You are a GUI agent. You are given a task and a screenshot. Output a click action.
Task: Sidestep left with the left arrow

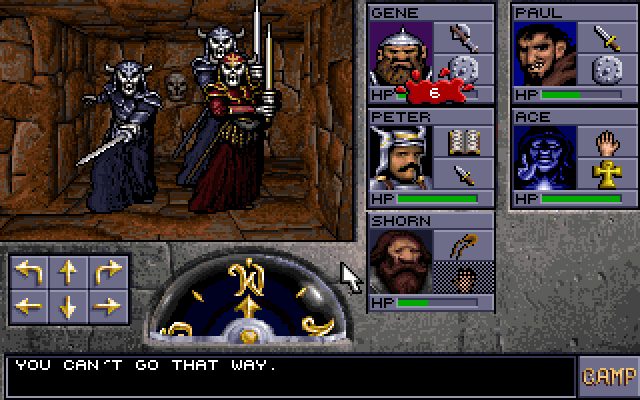coord(29,305)
